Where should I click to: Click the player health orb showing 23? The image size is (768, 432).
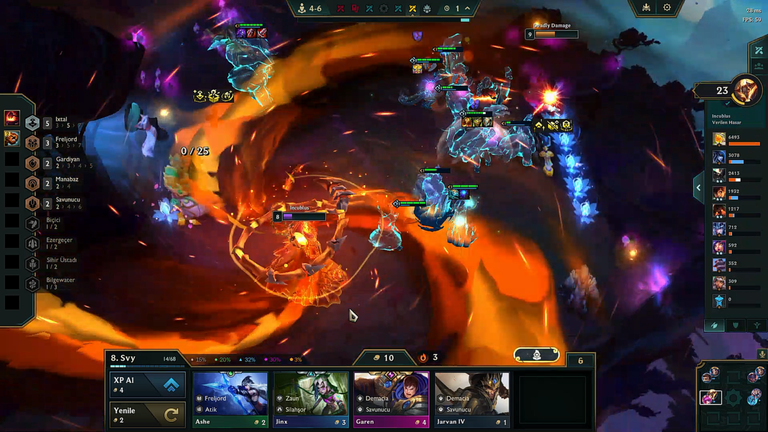click(745, 90)
